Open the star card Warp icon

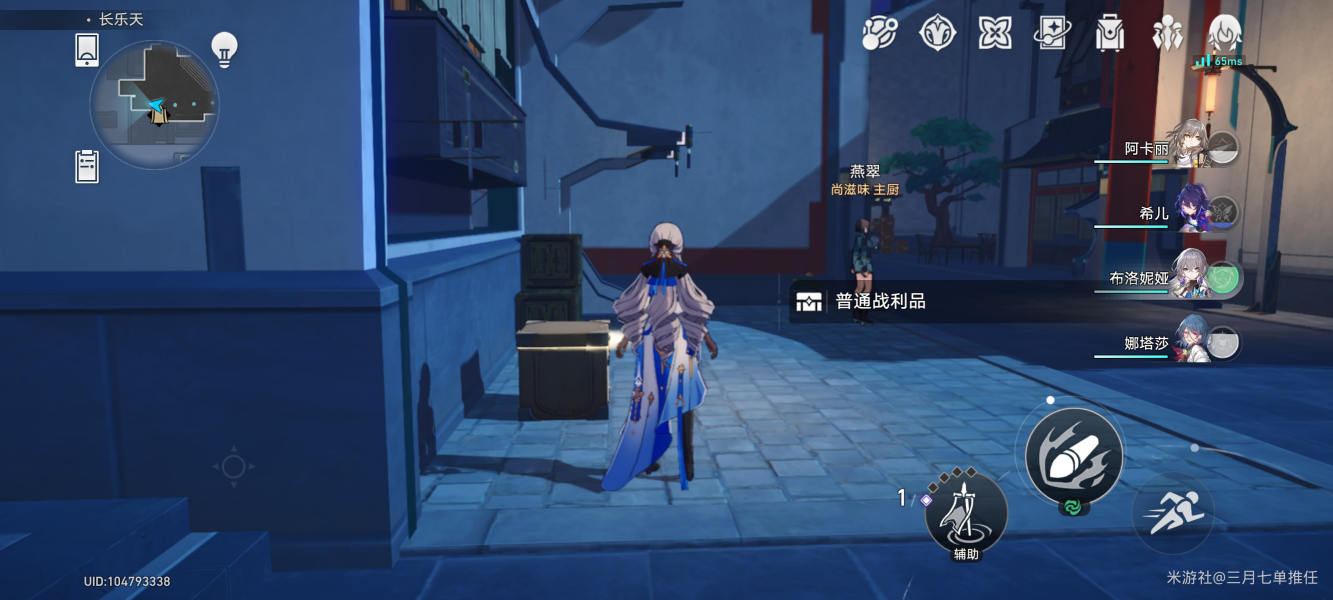[1052, 33]
